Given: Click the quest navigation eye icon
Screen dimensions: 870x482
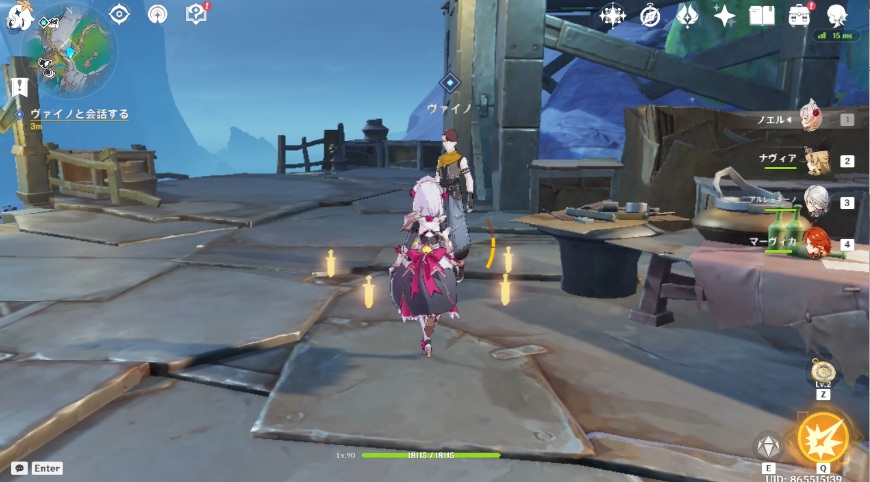Looking at the screenshot, I should [119, 14].
